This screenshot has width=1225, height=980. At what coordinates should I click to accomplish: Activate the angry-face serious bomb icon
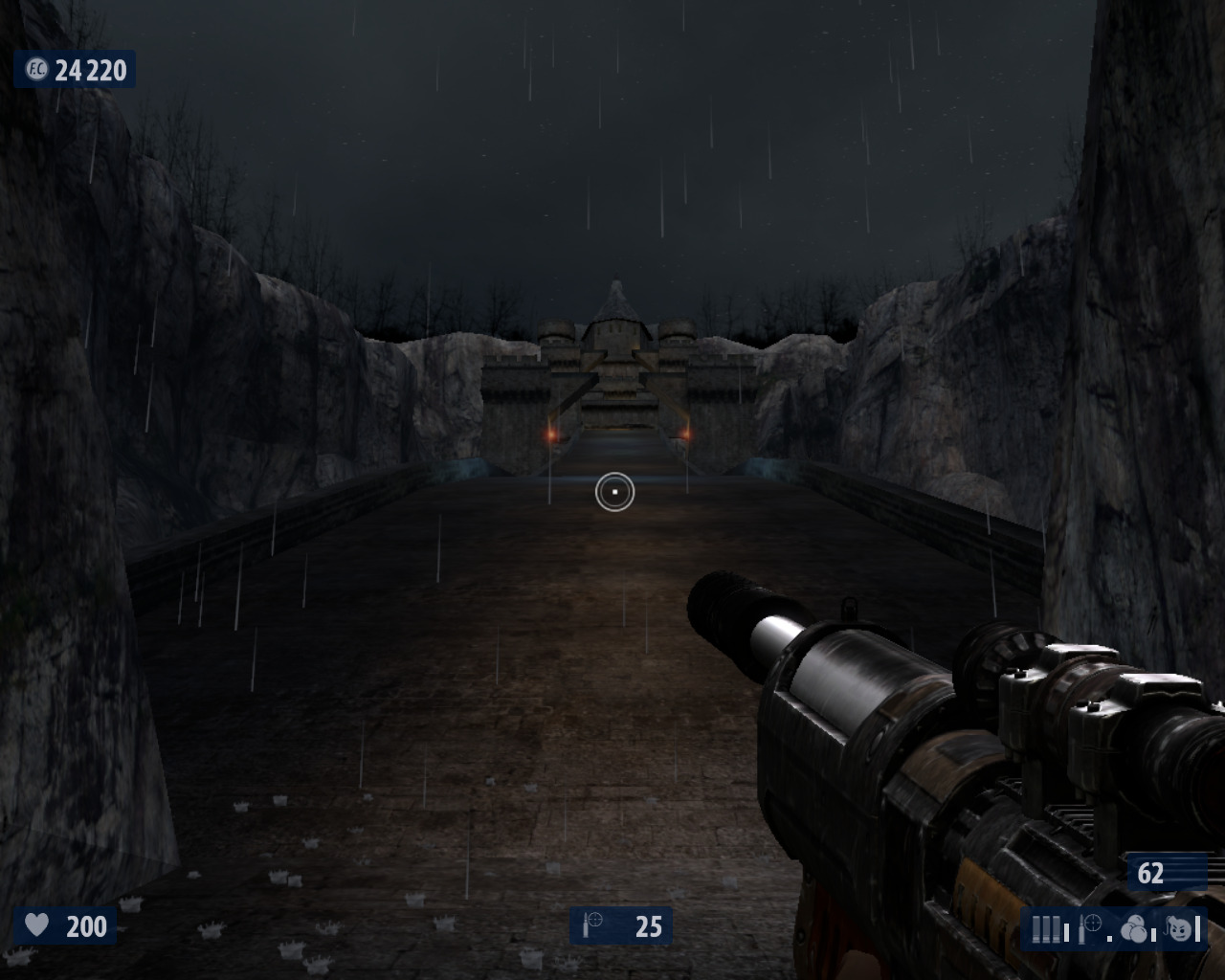[x=1182, y=928]
